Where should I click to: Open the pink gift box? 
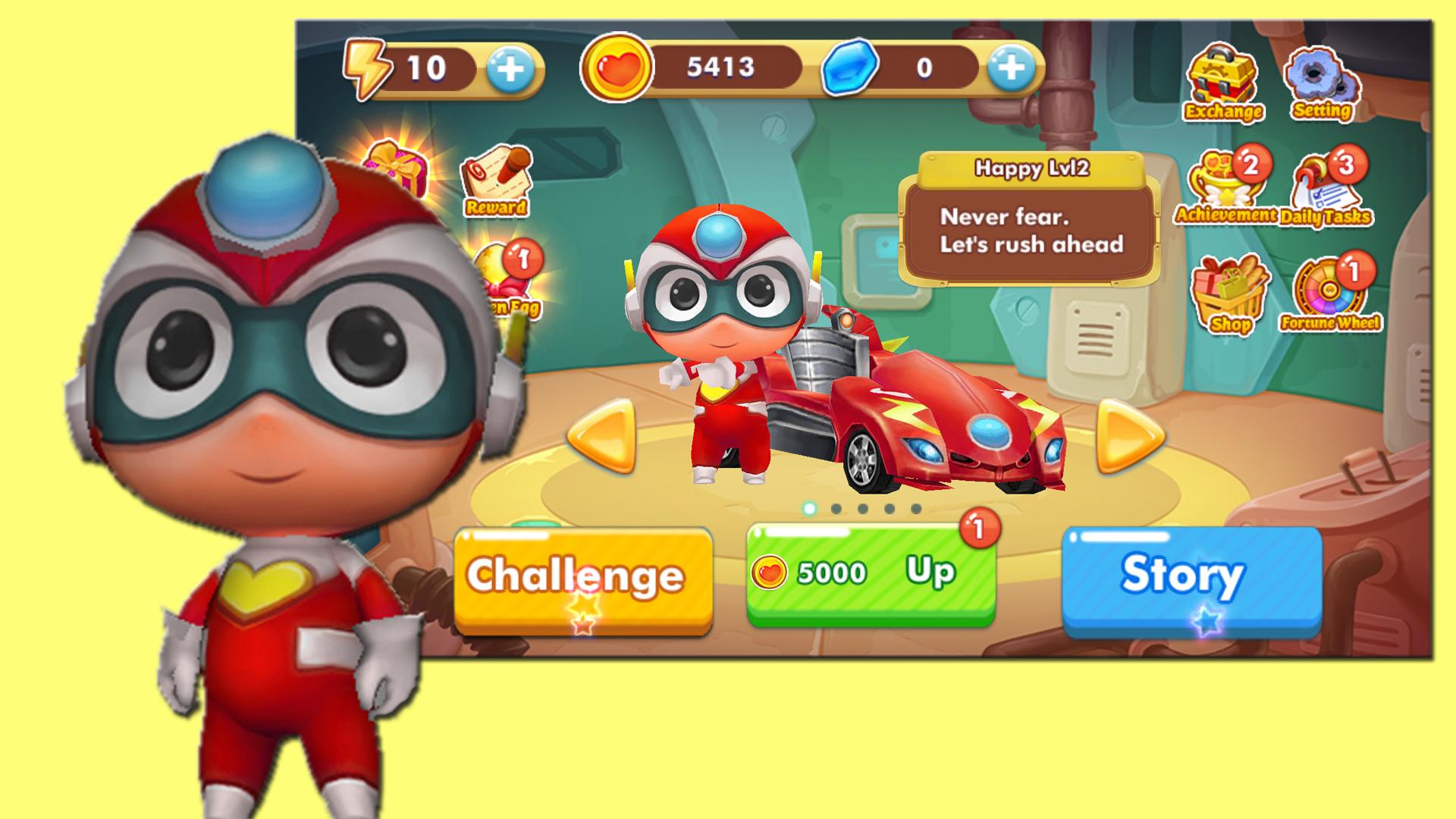397,168
